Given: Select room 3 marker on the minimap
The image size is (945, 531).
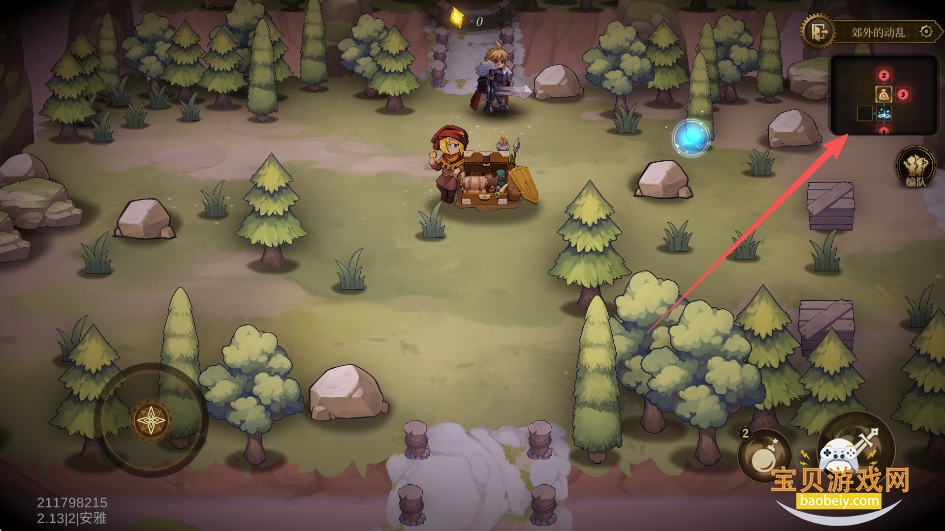Looking at the screenshot, I should (903, 94).
